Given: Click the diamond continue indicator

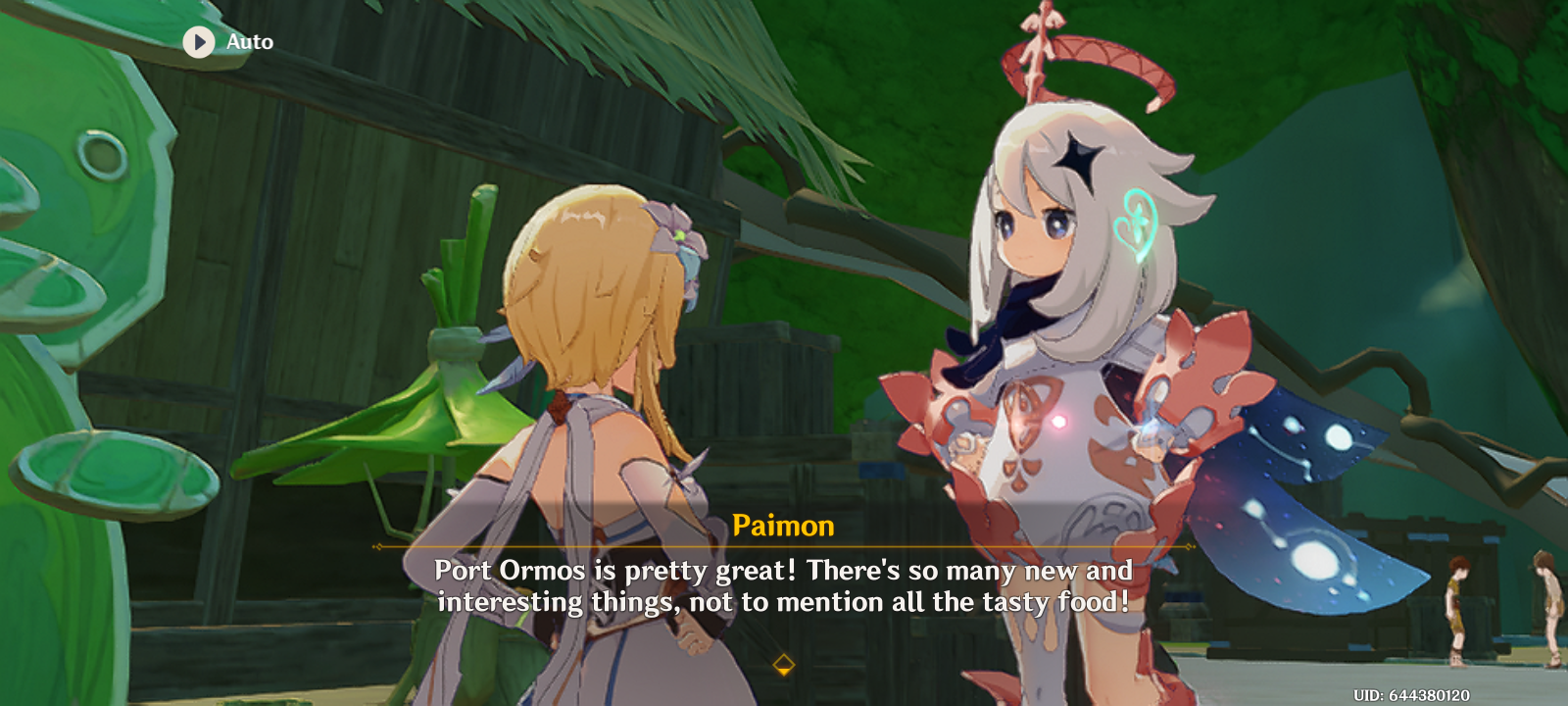Looking at the screenshot, I should click(x=783, y=665).
